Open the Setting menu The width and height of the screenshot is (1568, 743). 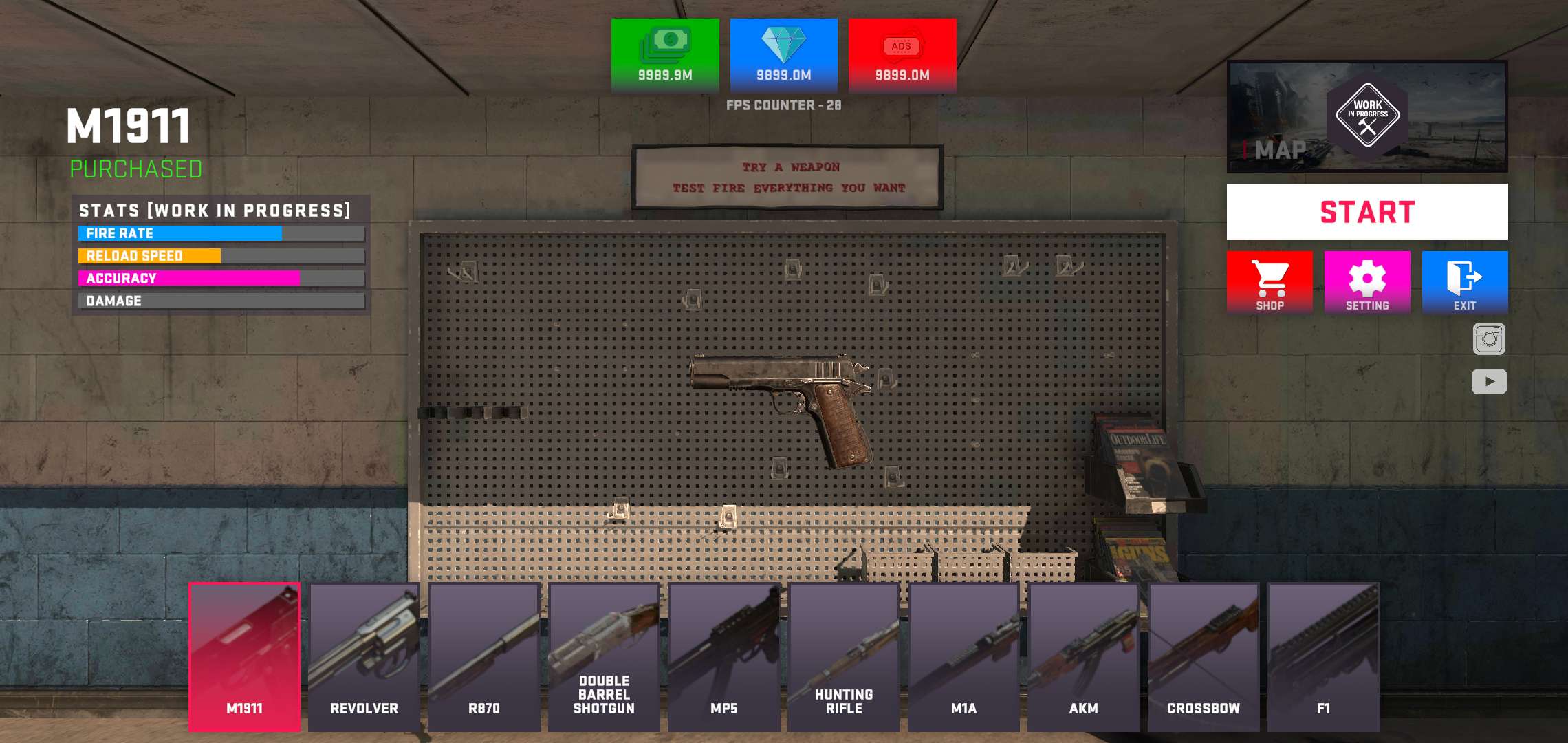(1367, 282)
